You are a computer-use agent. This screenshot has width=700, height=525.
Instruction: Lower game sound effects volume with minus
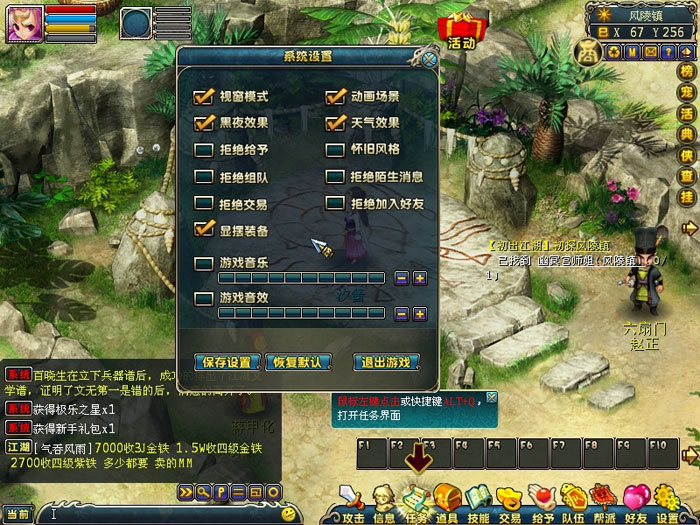pyautogui.click(x=402, y=314)
